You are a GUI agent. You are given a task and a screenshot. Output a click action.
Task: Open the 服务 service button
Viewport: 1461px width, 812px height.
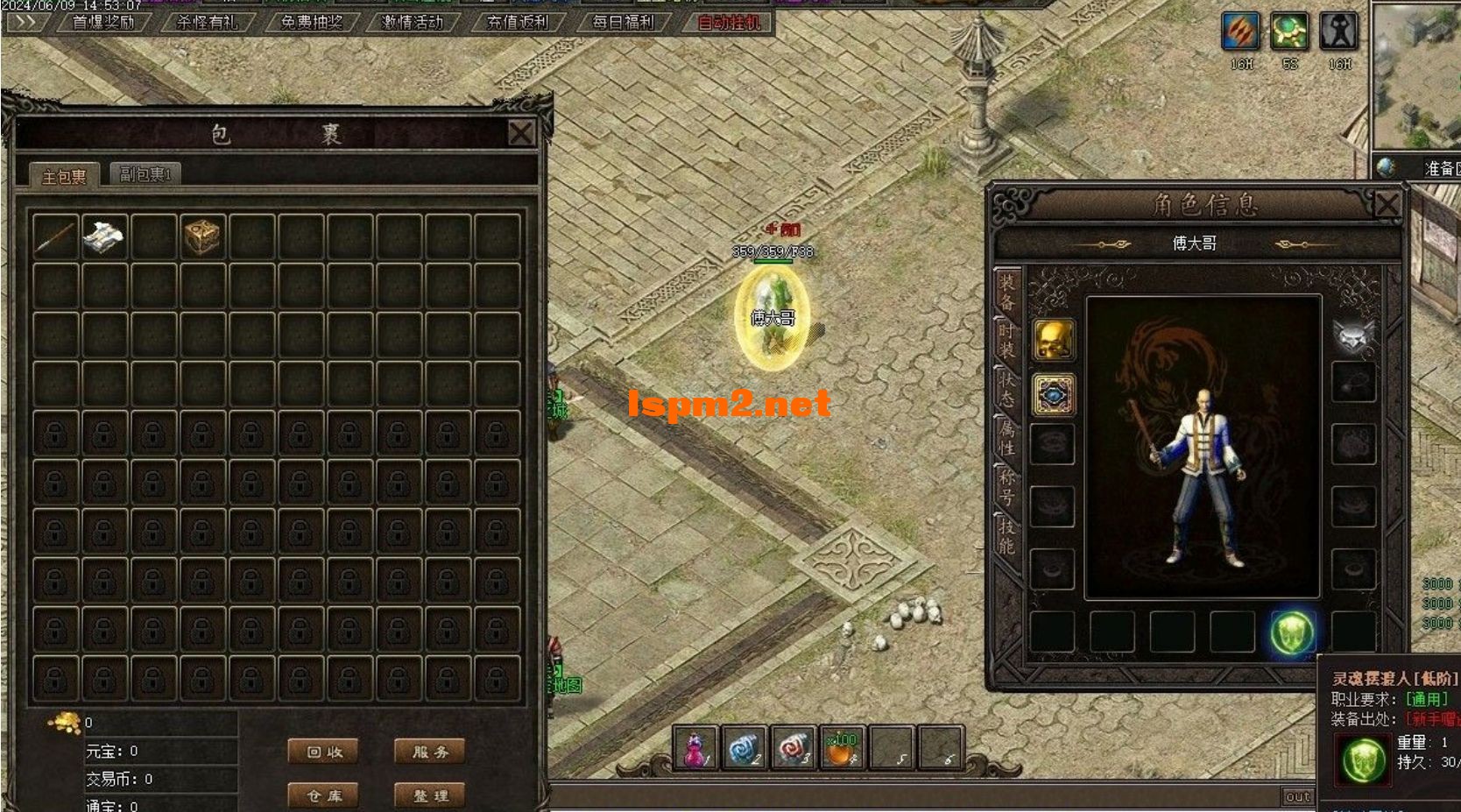tap(430, 752)
